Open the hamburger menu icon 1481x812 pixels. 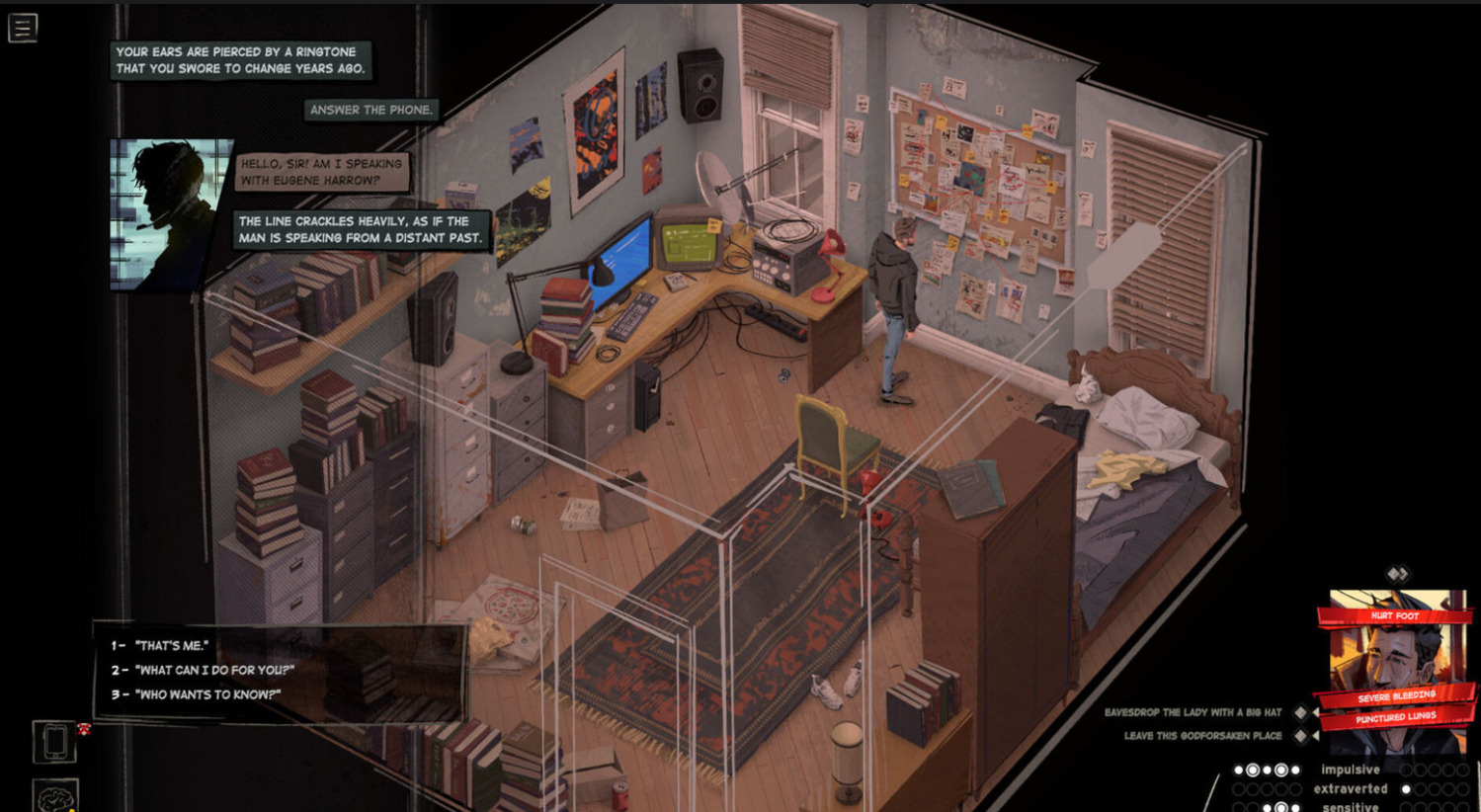click(x=23, y=28)
